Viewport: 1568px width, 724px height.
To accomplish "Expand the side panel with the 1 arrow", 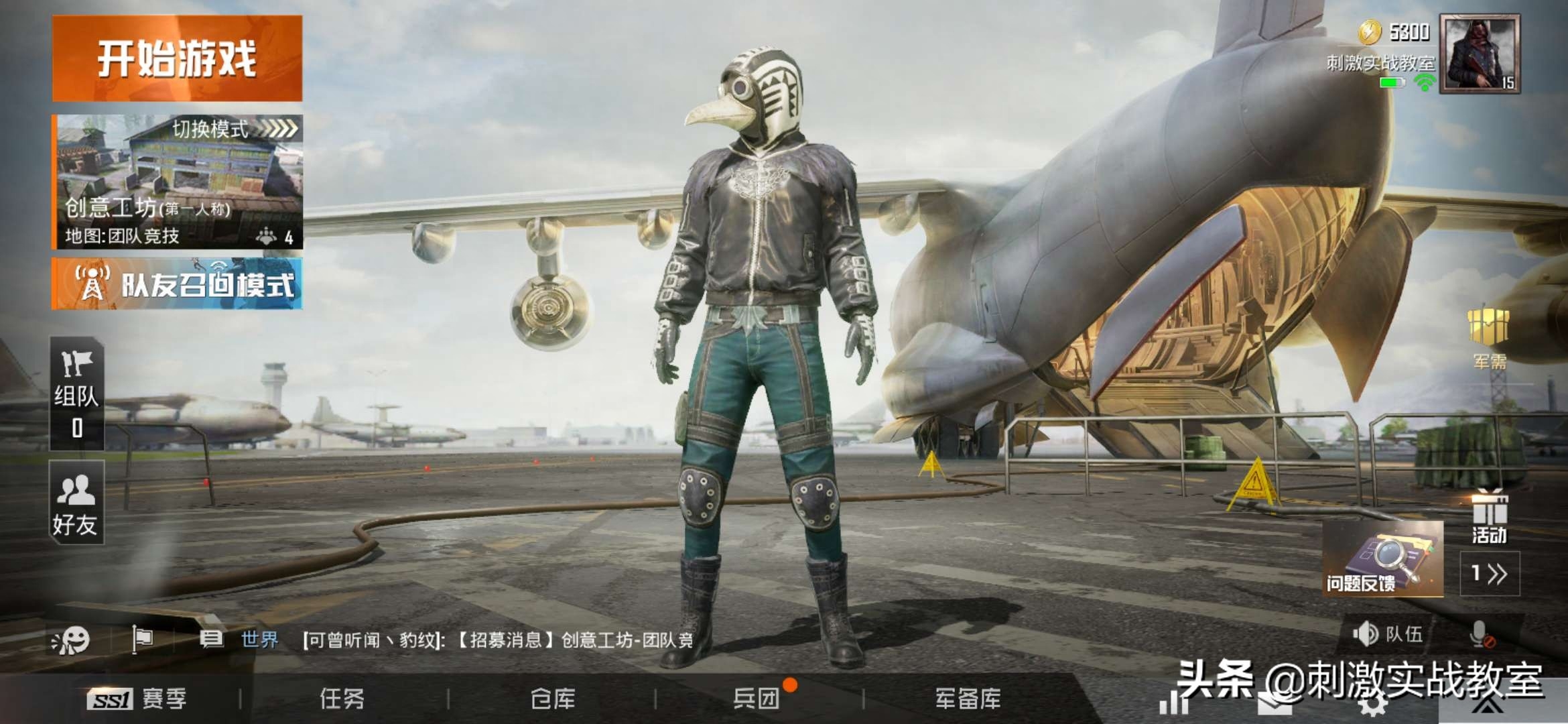I will click(1490, 574).
